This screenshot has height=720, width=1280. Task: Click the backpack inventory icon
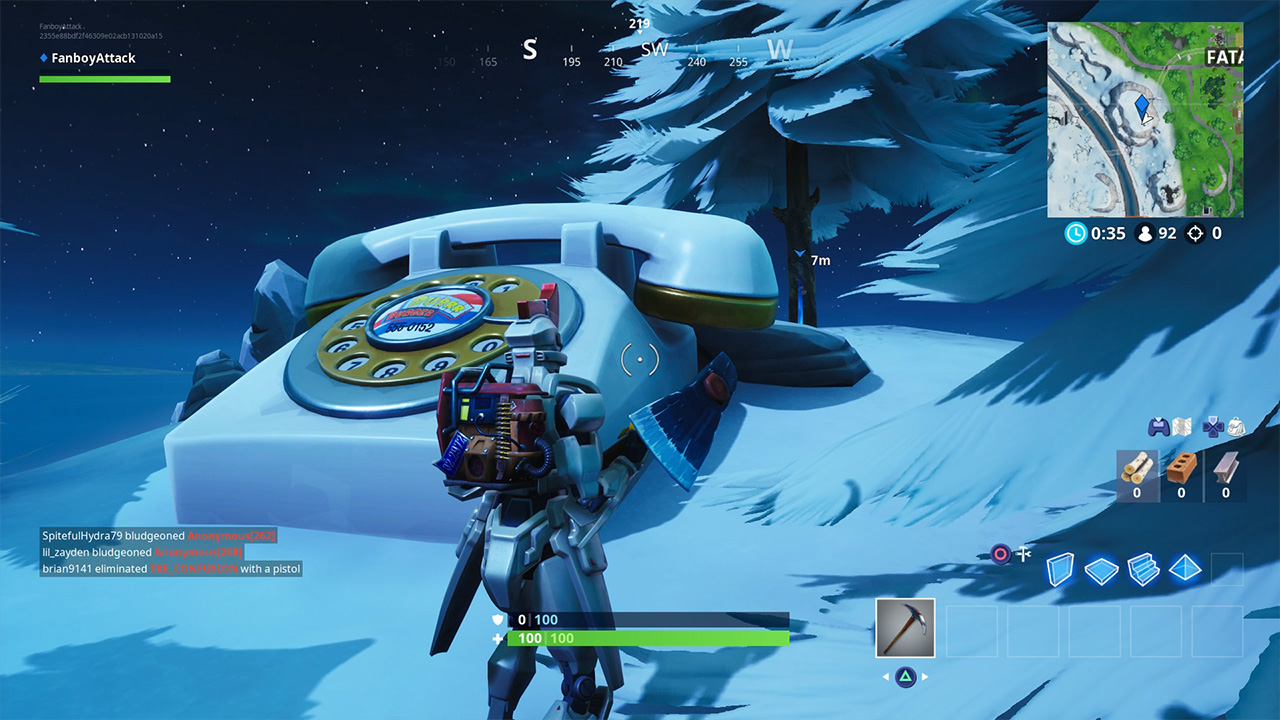point(1234,428)
